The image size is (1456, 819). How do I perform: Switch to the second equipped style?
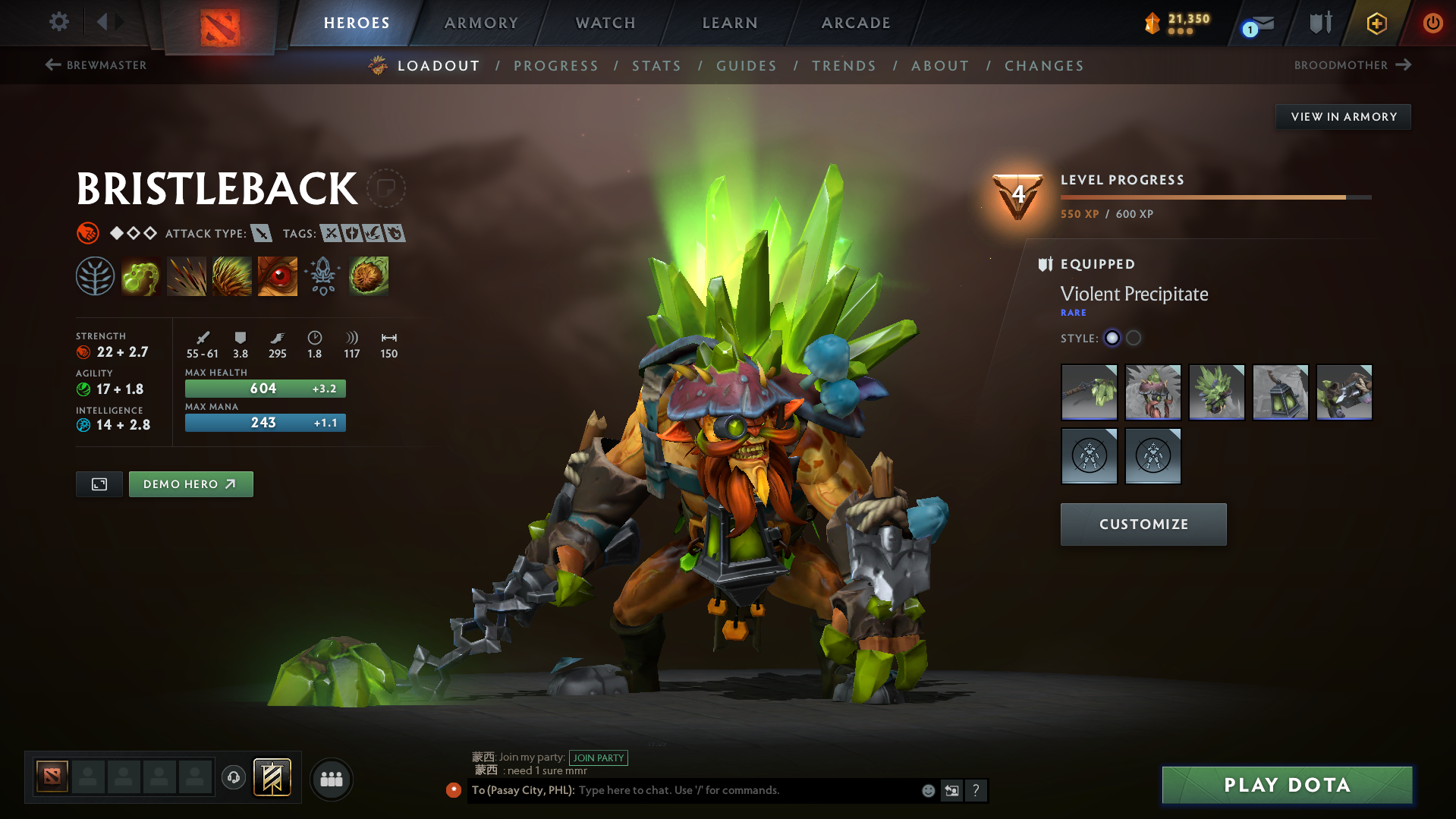tap(1133, 339)
